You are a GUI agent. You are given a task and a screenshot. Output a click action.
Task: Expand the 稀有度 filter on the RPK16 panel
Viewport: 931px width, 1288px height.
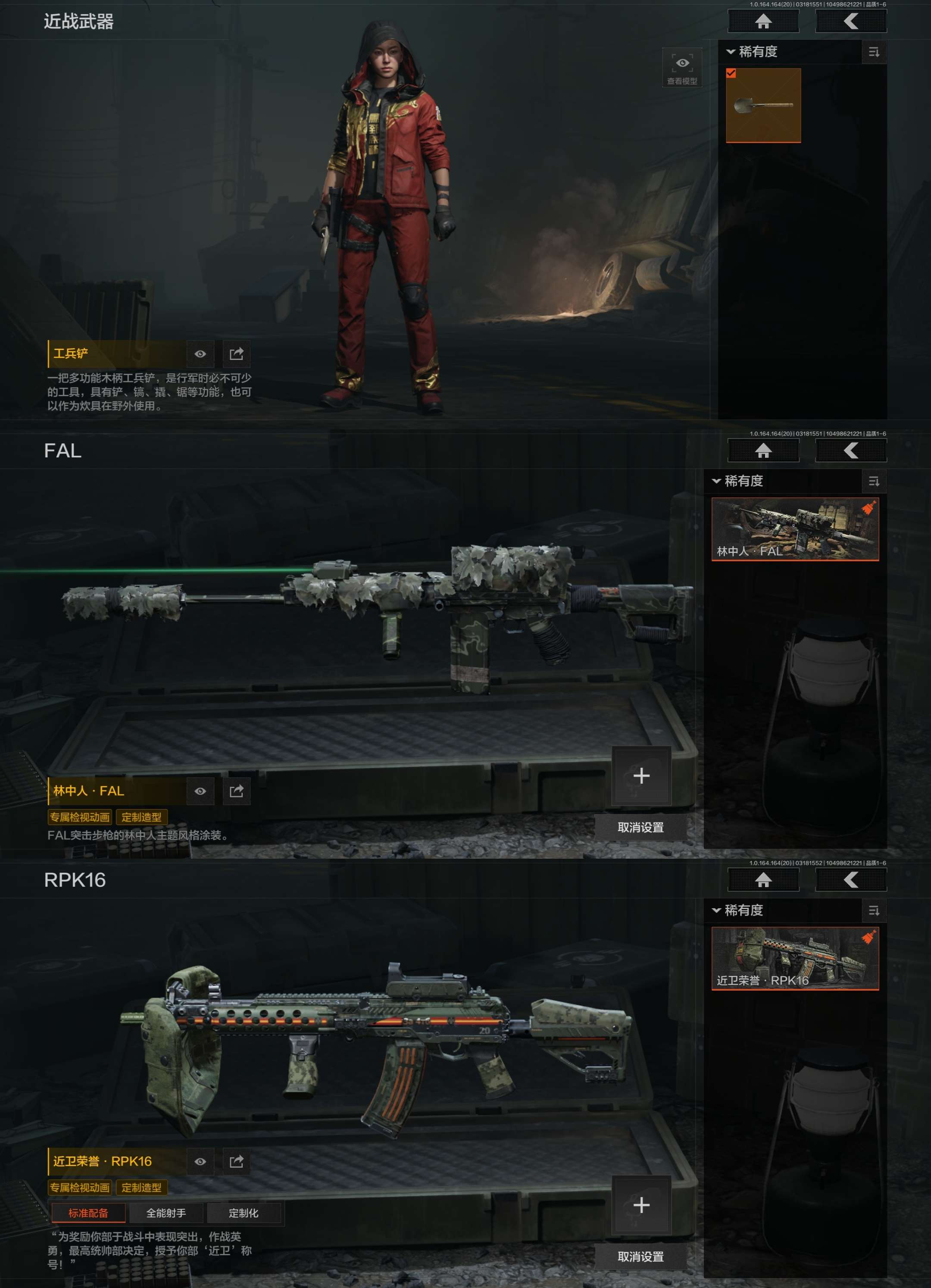(x=737, y=910)
